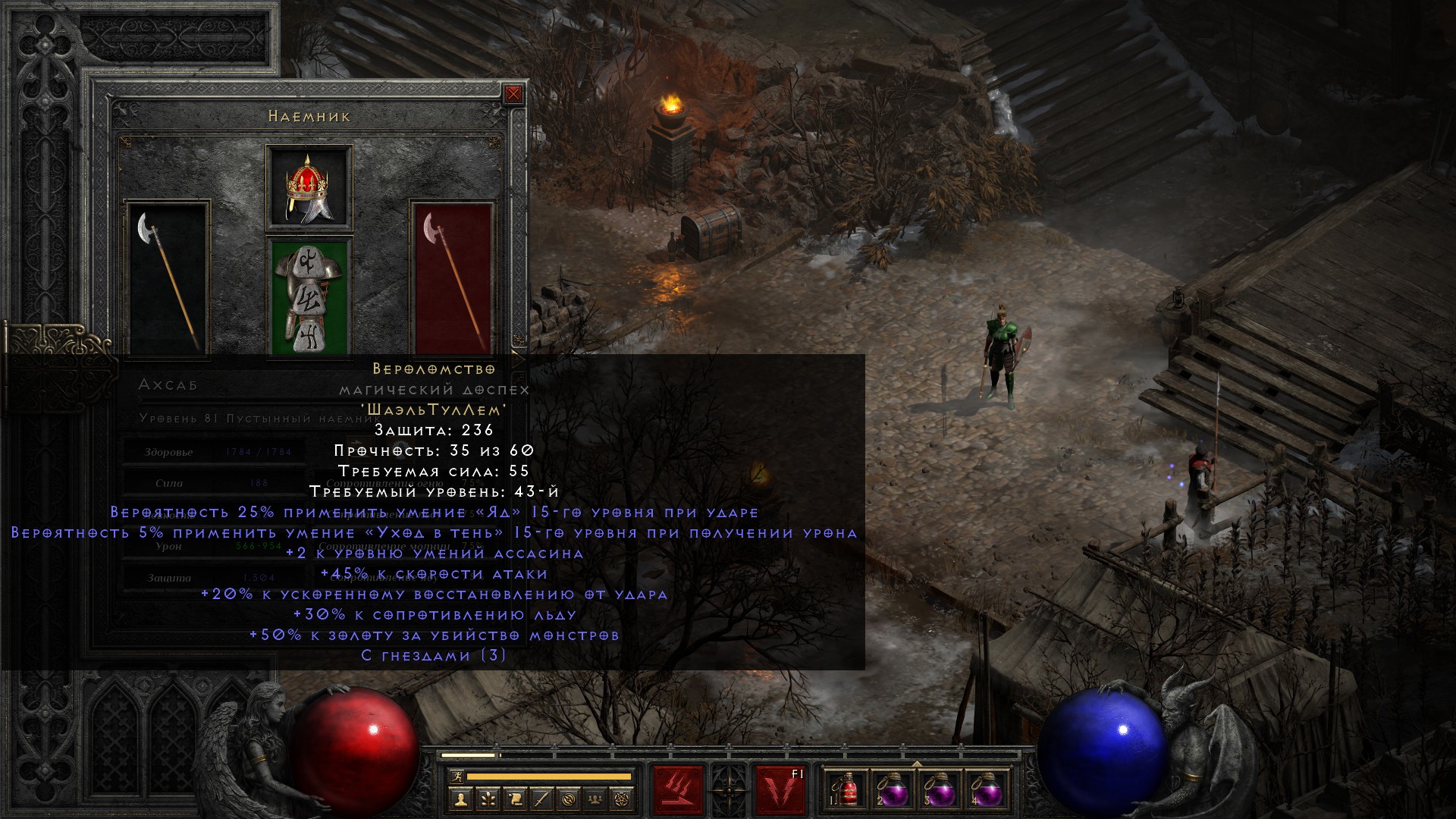Open the party icon showing three figures
Image resolution: width=1456 pixels, height=819 pixels.
coord(596,799)
